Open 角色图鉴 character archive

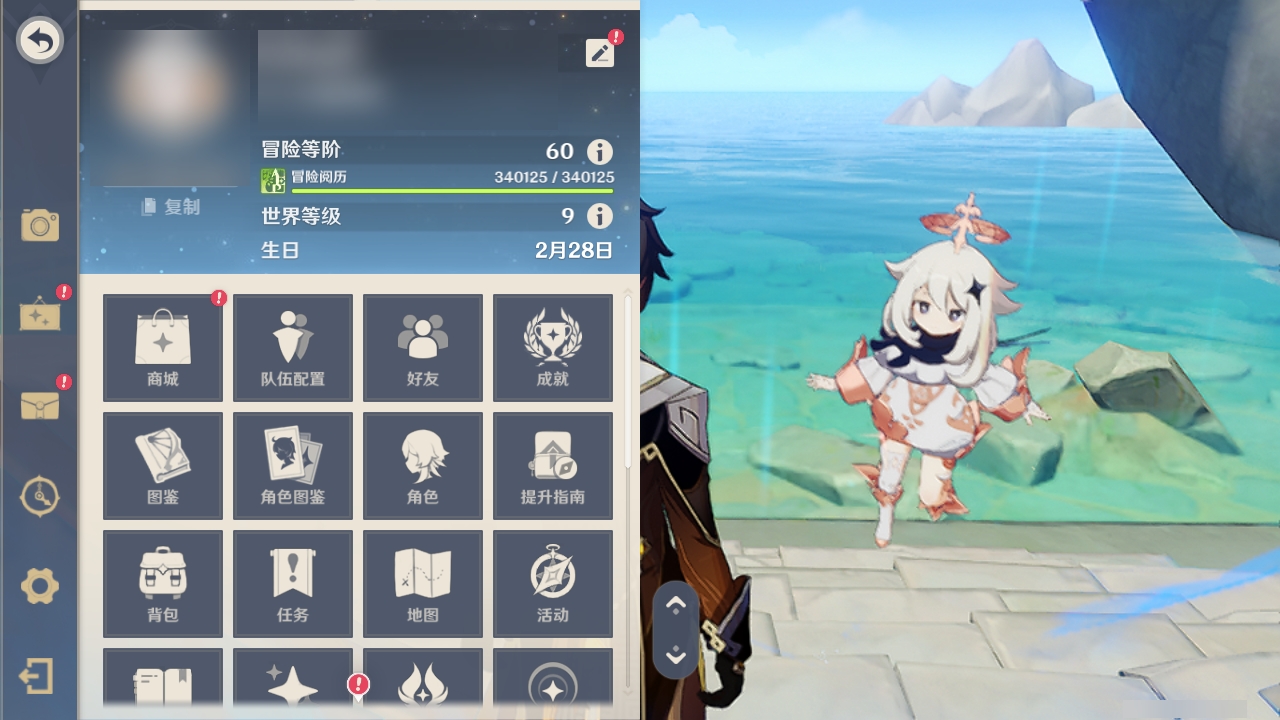pos(292,465)
